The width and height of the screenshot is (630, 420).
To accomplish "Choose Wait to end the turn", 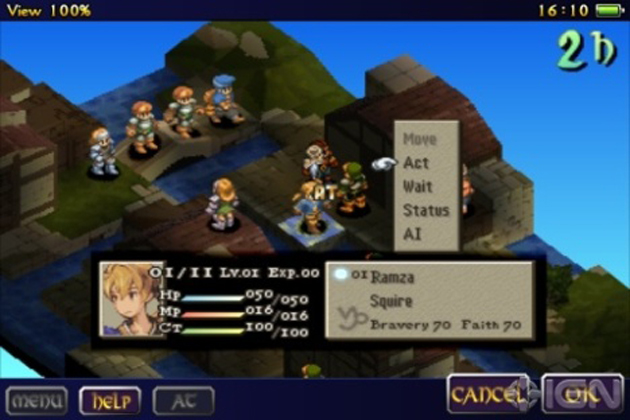I will coord(418,187).
